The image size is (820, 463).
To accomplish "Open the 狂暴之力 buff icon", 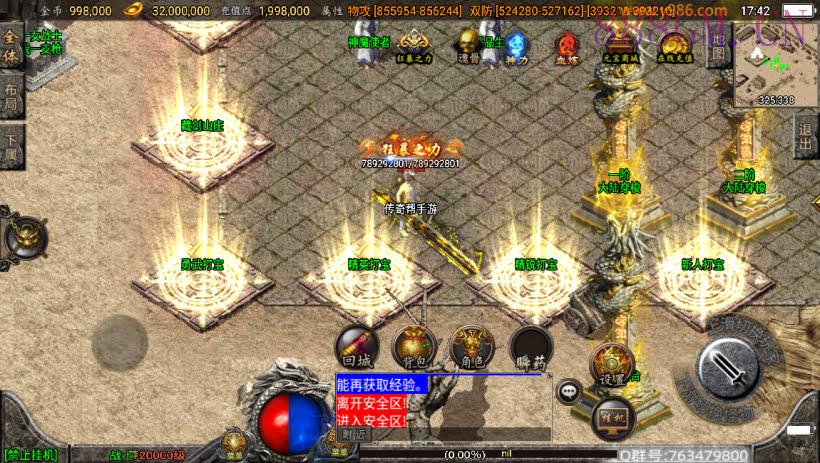I will [416, 44].
